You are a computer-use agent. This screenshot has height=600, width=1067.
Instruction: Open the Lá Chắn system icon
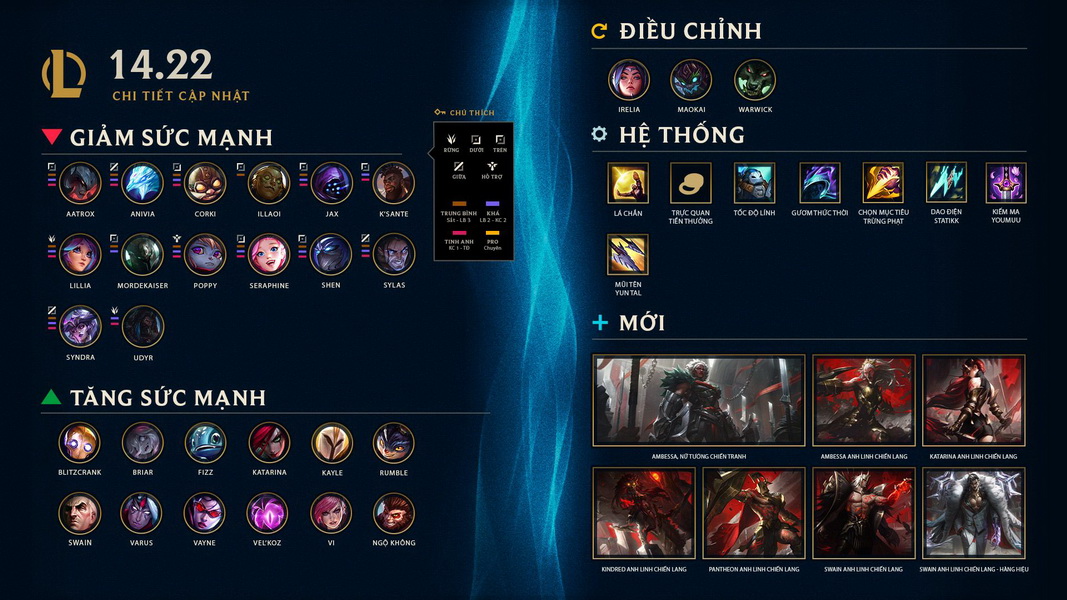pos(628,183)
